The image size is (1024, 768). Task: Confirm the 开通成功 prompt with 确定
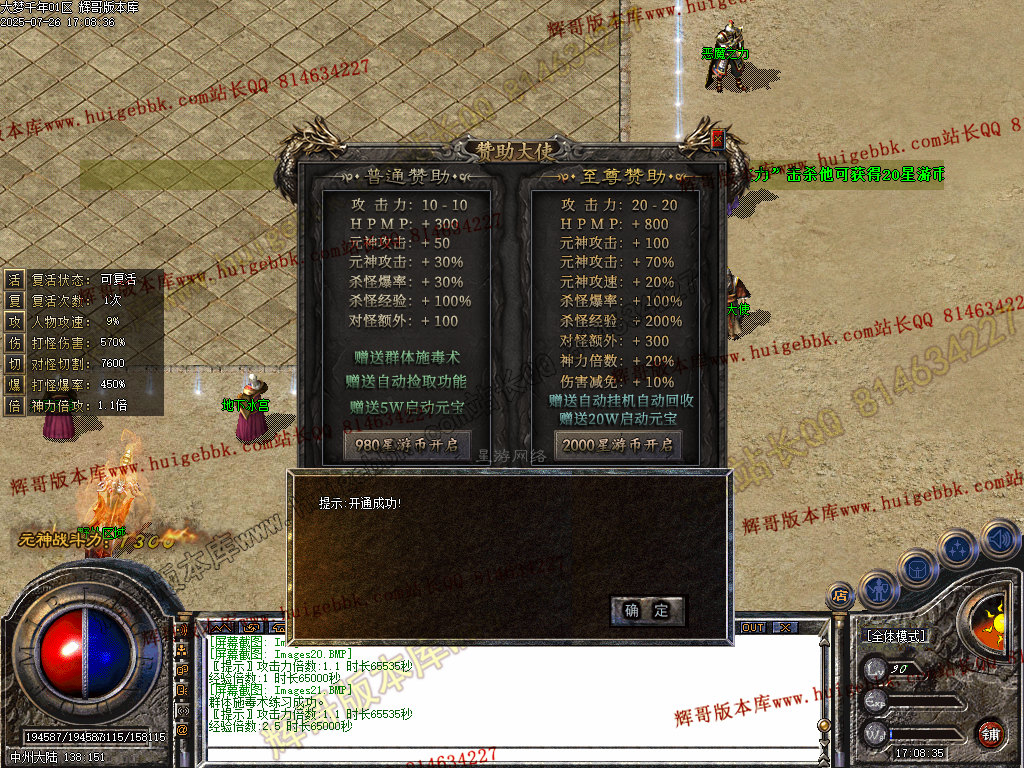pos(647,611)
